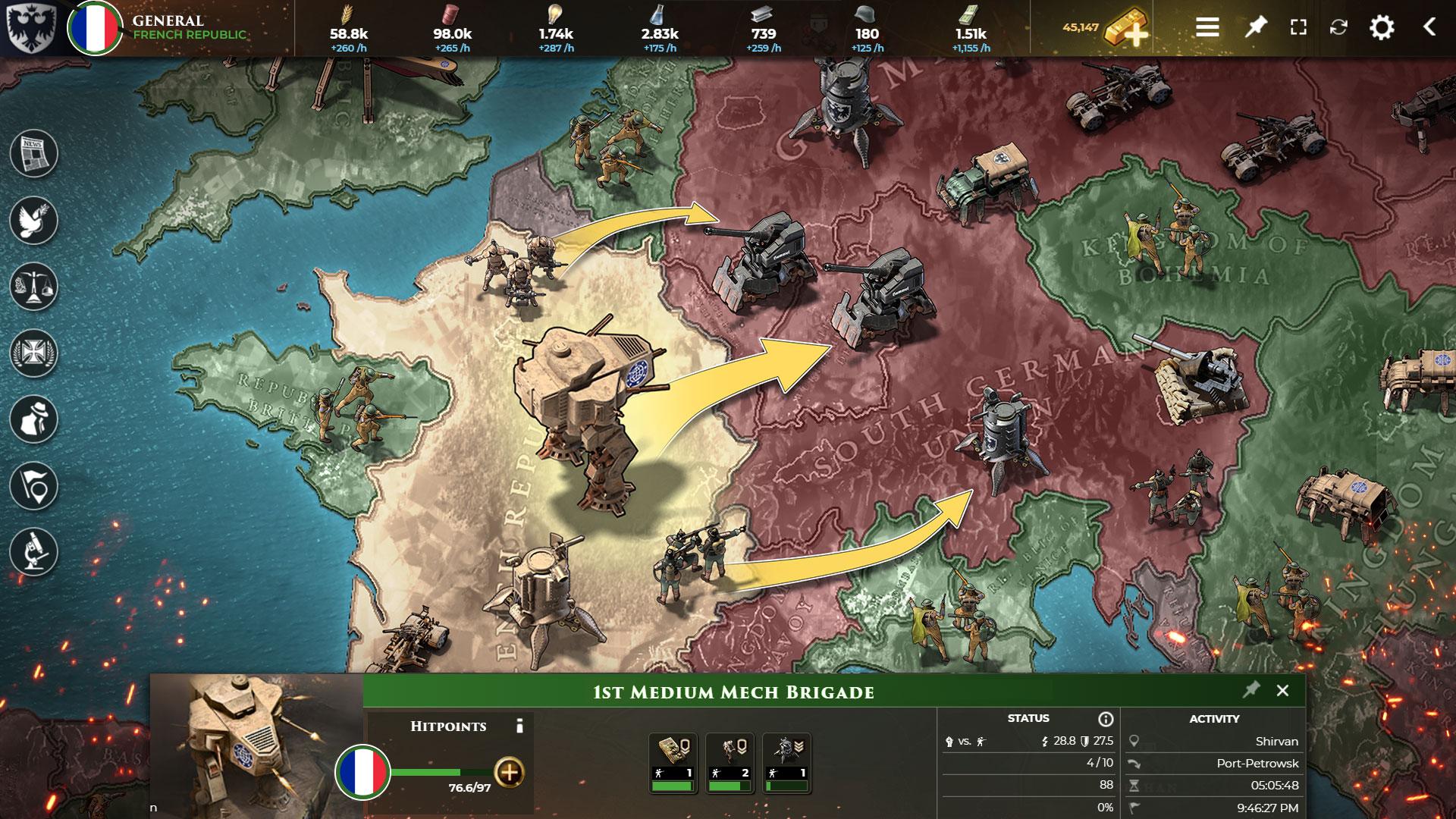
Task: Show hitpoints info details
Action: pyautogui.click(x=519, y=726)
